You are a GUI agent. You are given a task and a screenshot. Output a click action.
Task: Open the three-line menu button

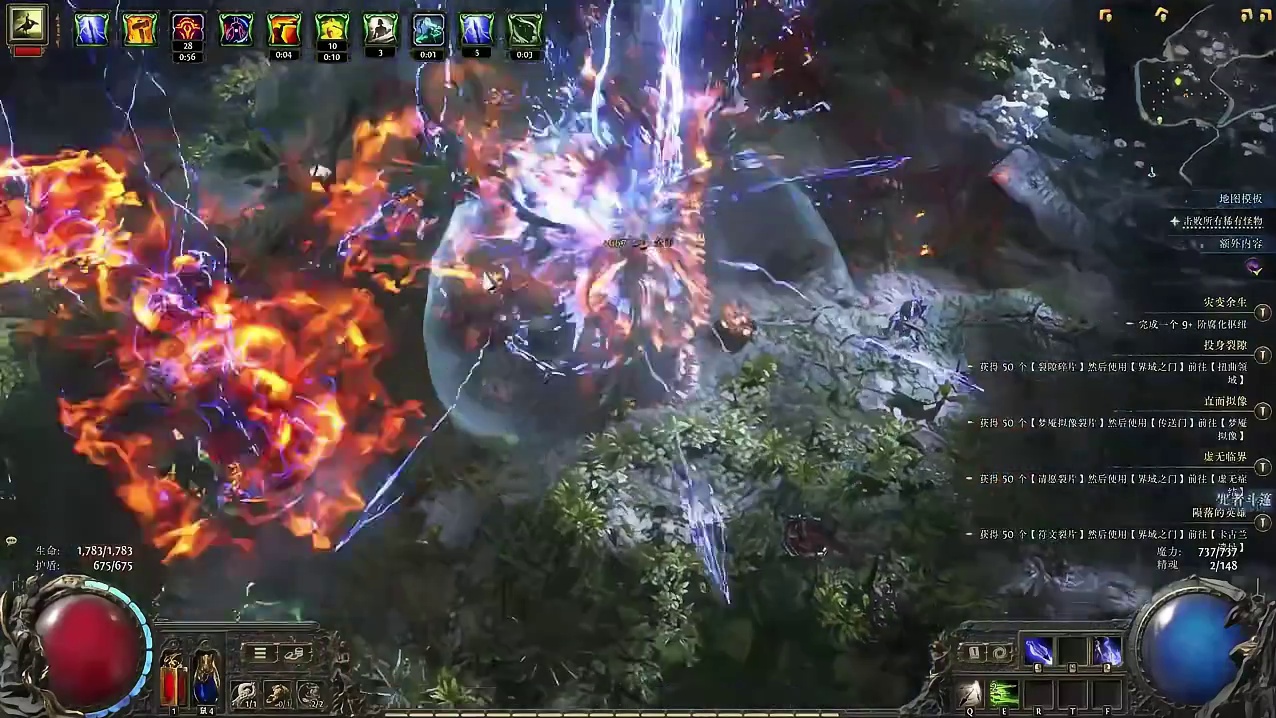(x=259, y=653)
